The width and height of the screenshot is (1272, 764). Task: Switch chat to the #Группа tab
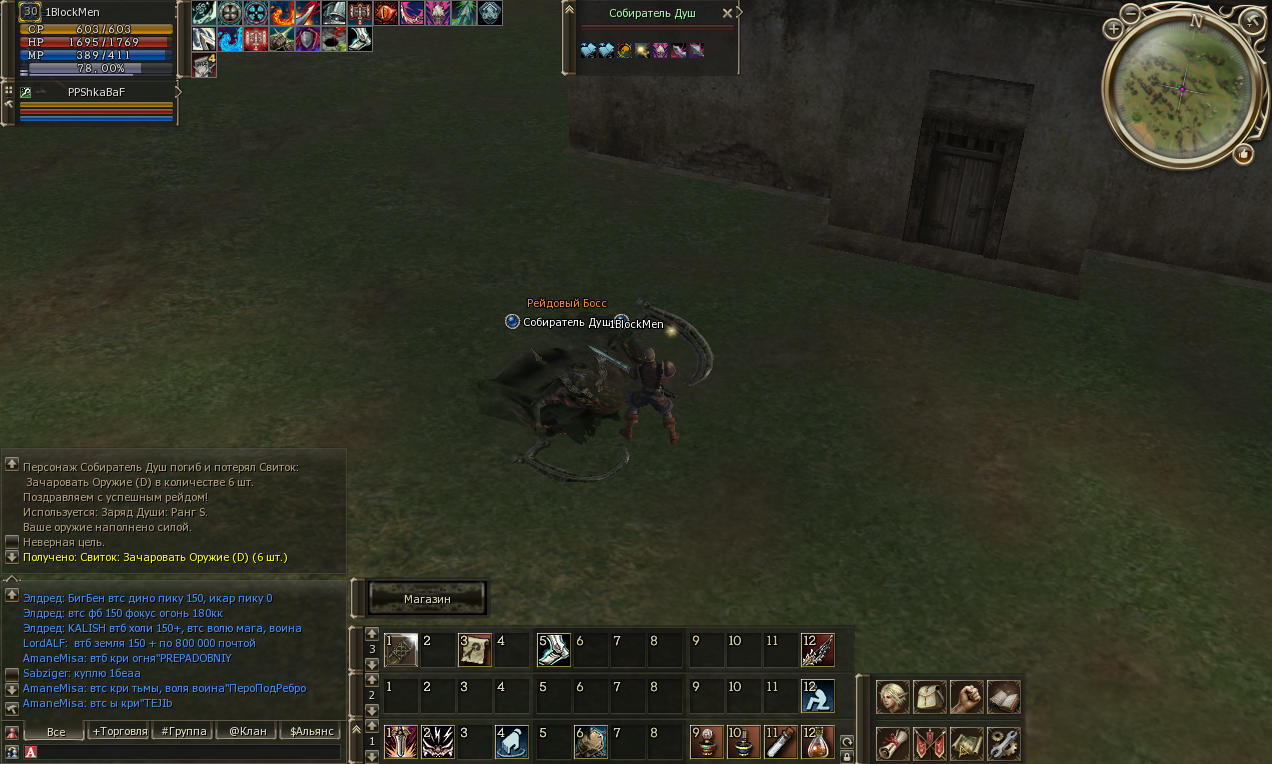pos(184,731)
